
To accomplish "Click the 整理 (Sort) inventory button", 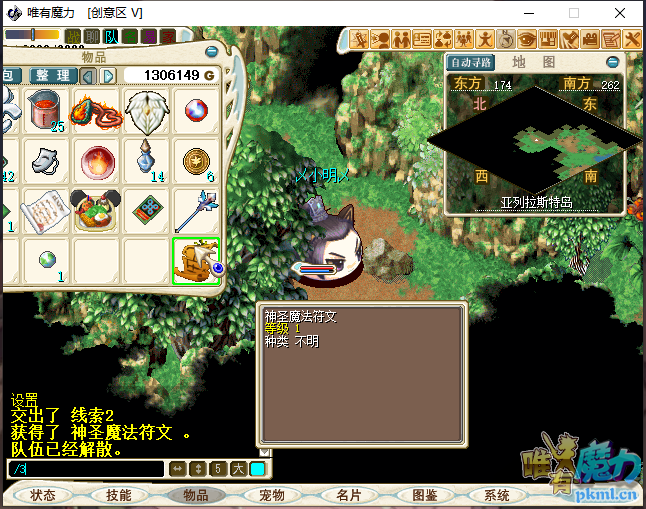I will pos(52,76).
